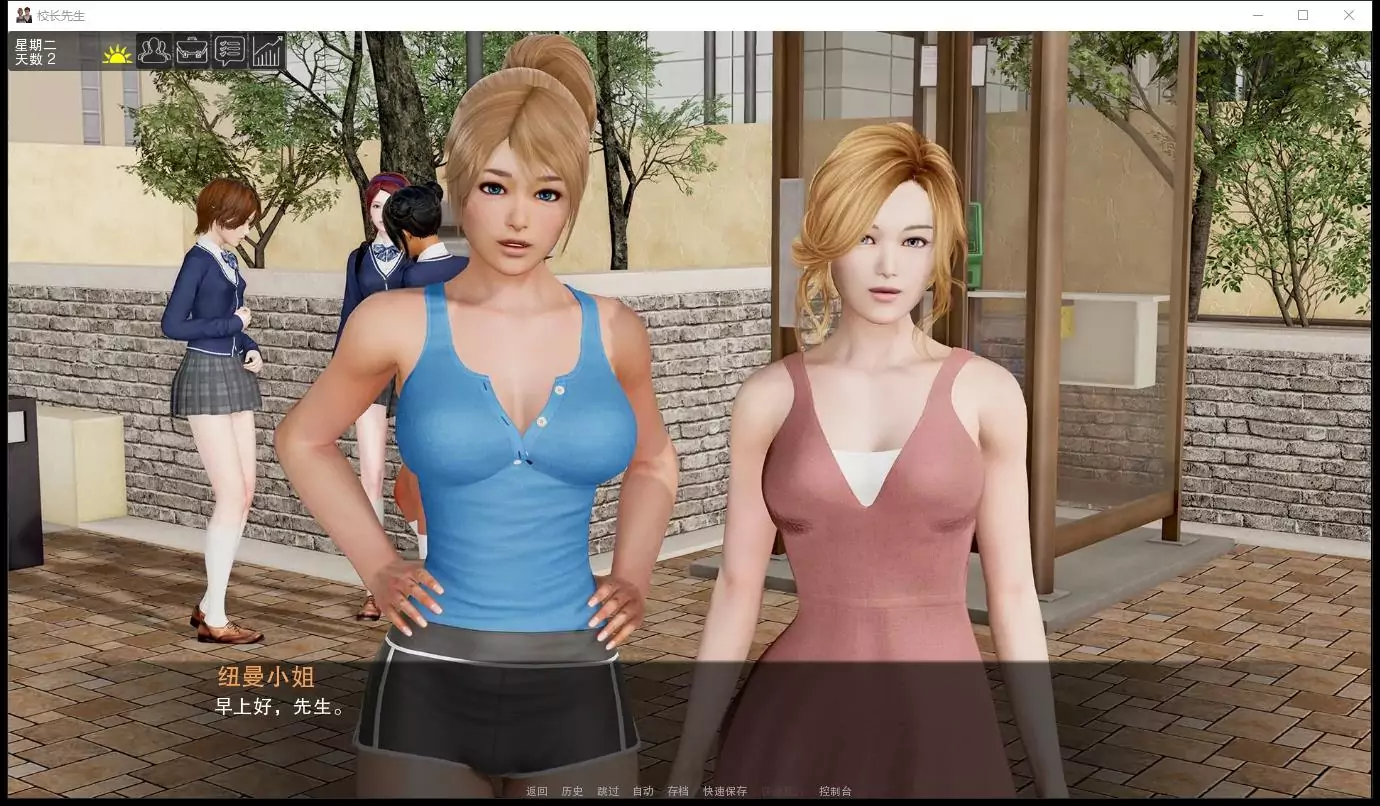Click the character name 纽曼小姐
Screen dimensions: 1380x806
coord(264,677)
